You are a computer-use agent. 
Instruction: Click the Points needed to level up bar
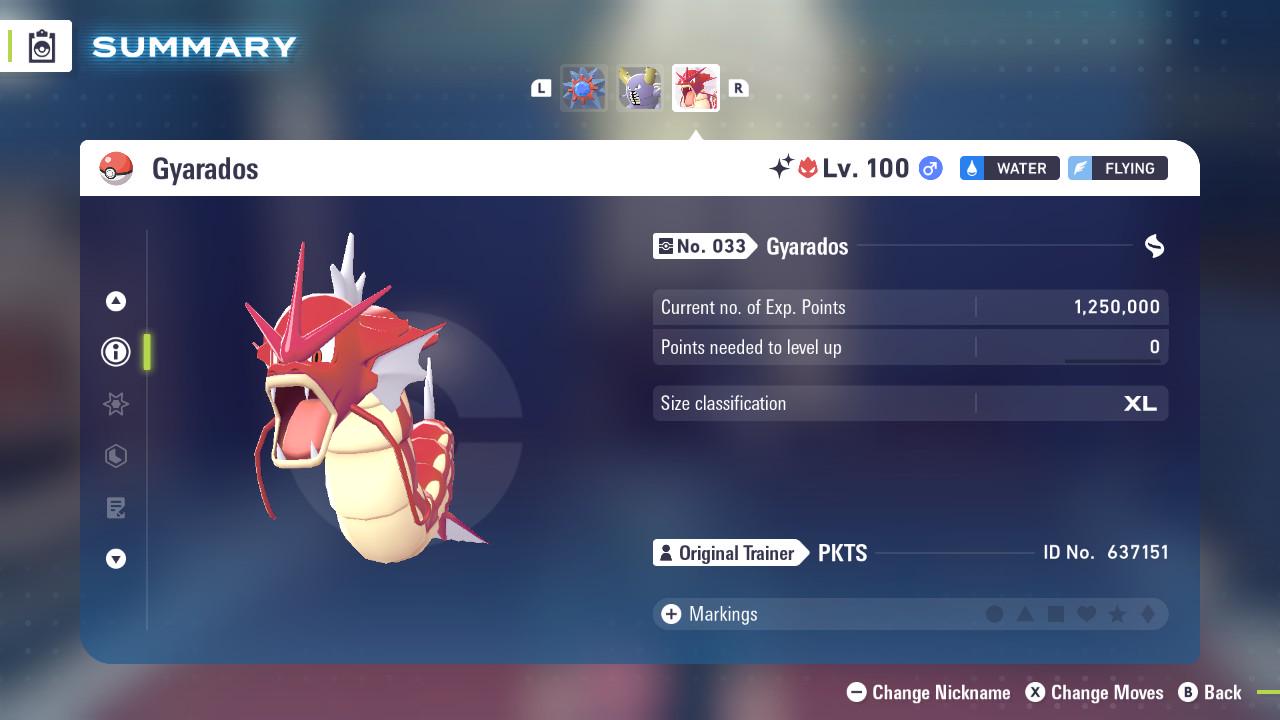click(908, 347)
